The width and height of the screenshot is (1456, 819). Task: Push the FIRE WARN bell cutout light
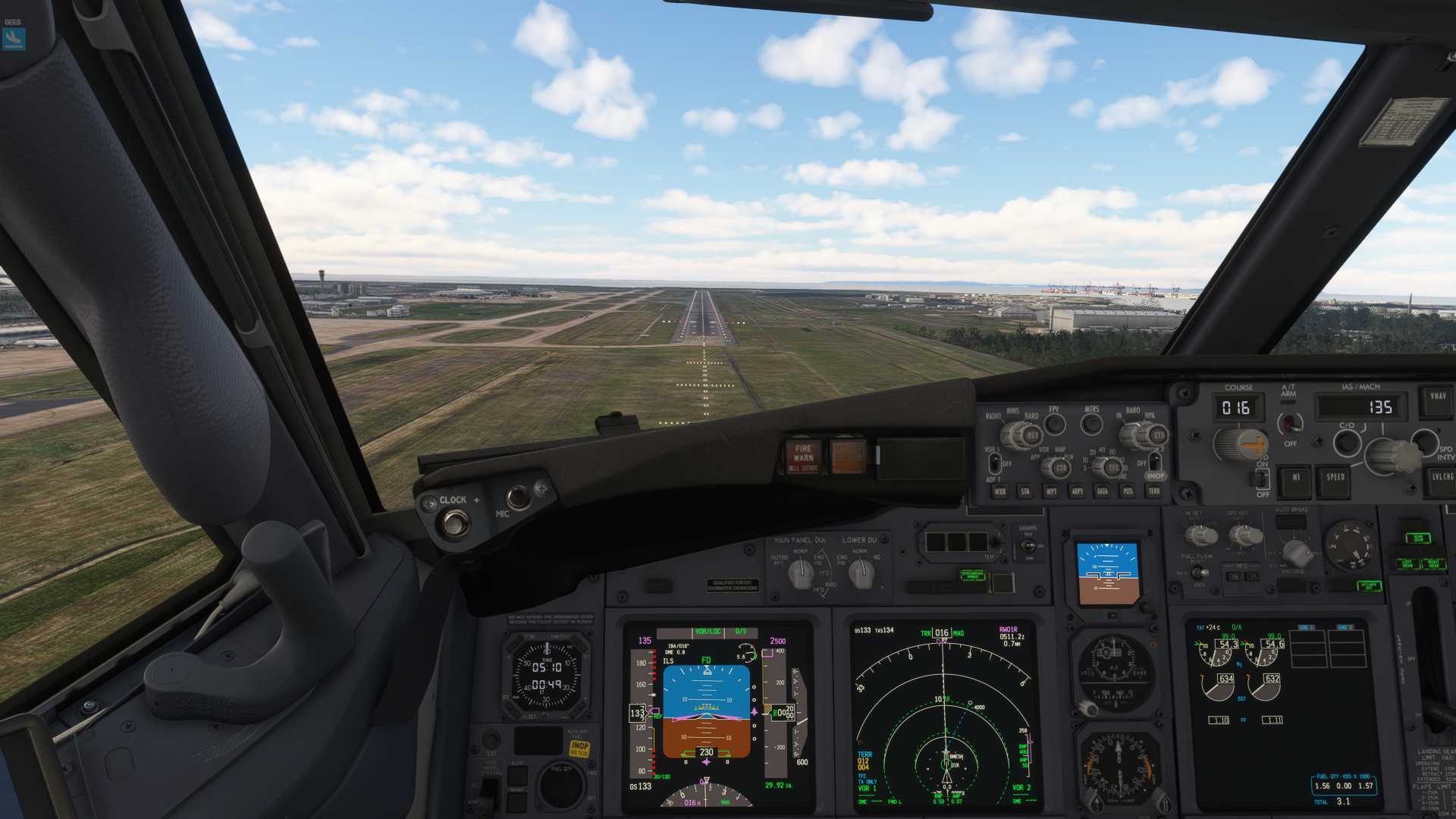(803, 456)
